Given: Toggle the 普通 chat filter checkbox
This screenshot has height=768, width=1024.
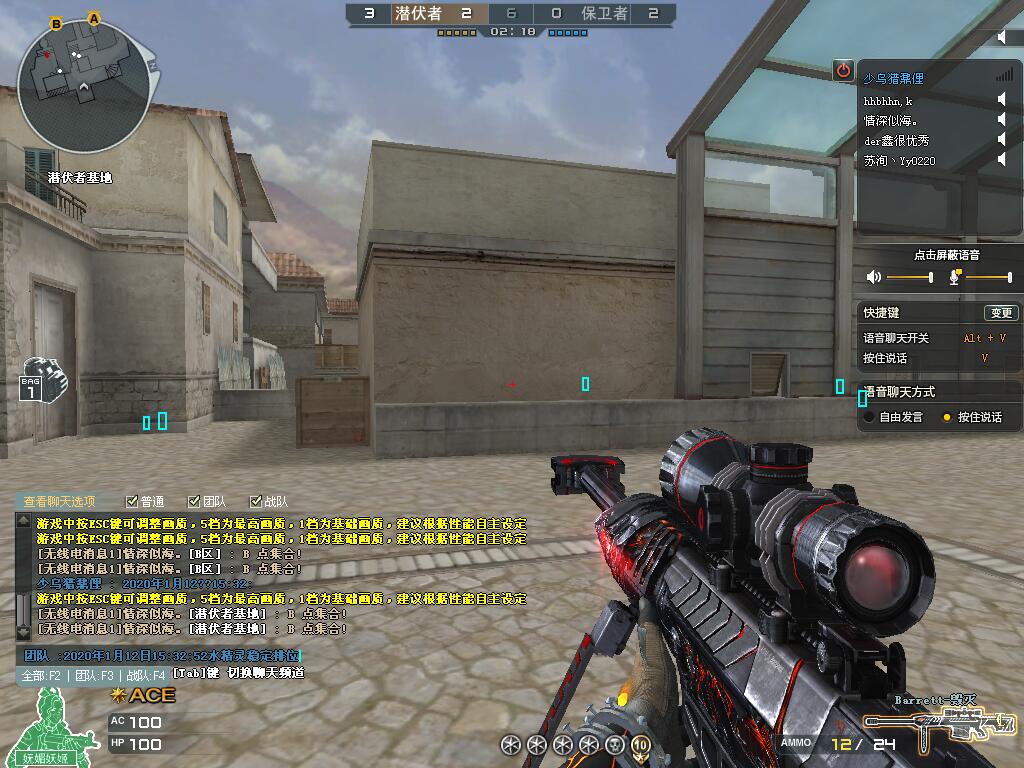Looking at the screenshot, I should 132,501.
